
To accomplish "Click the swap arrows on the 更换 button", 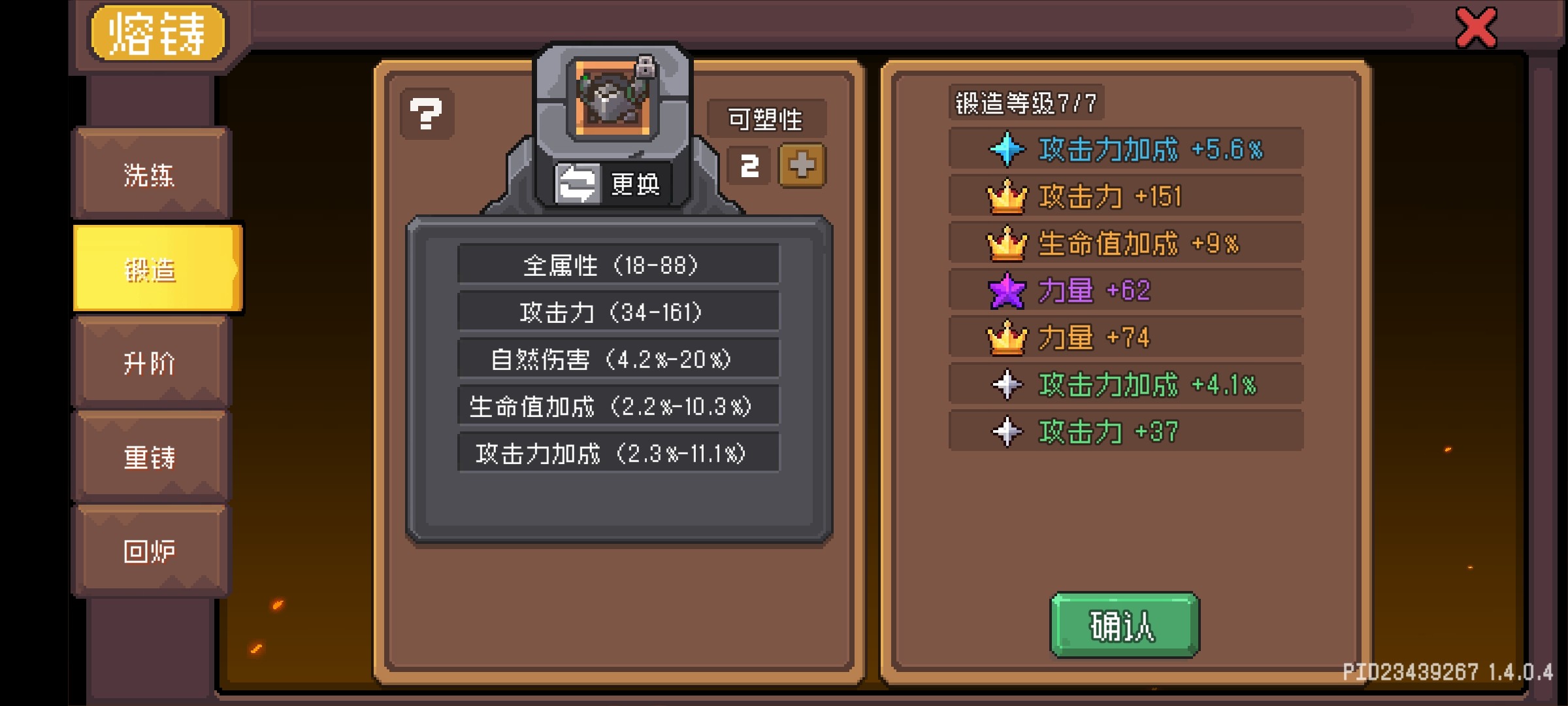I will [x=578, y=184].
